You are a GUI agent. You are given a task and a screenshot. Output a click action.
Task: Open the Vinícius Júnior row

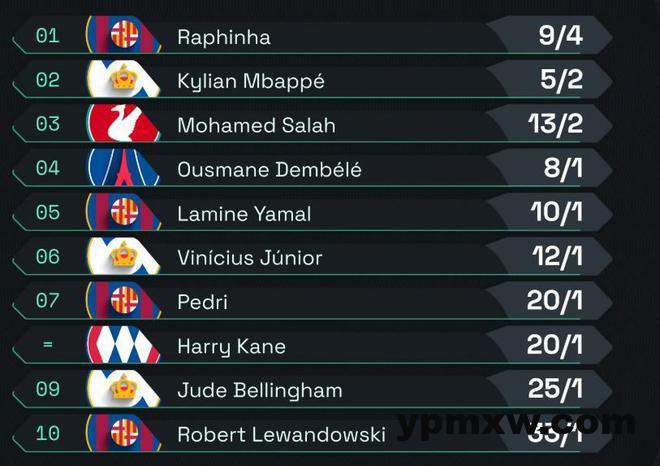point(249,258)
